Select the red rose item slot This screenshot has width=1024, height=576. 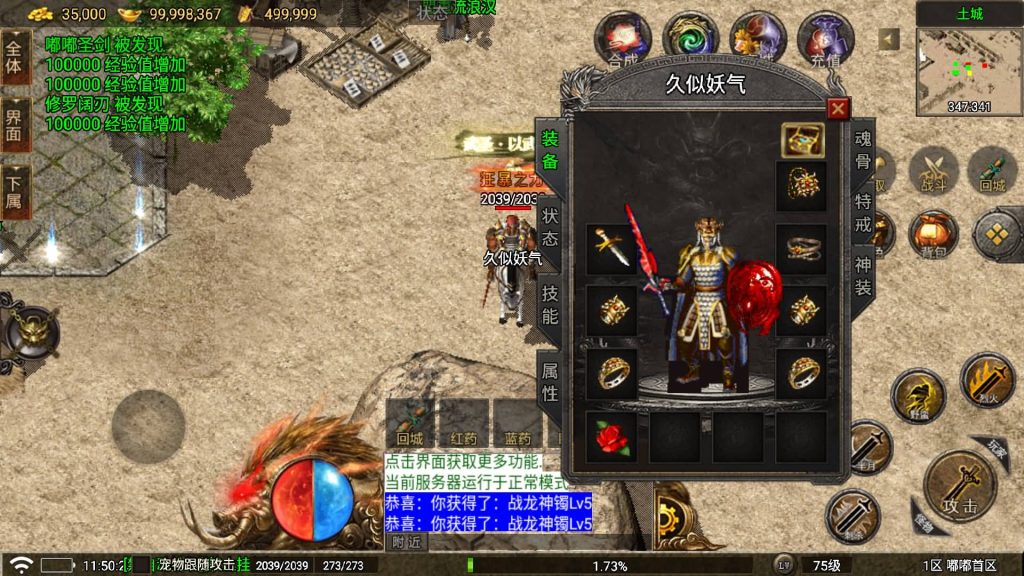pos(611,437)
